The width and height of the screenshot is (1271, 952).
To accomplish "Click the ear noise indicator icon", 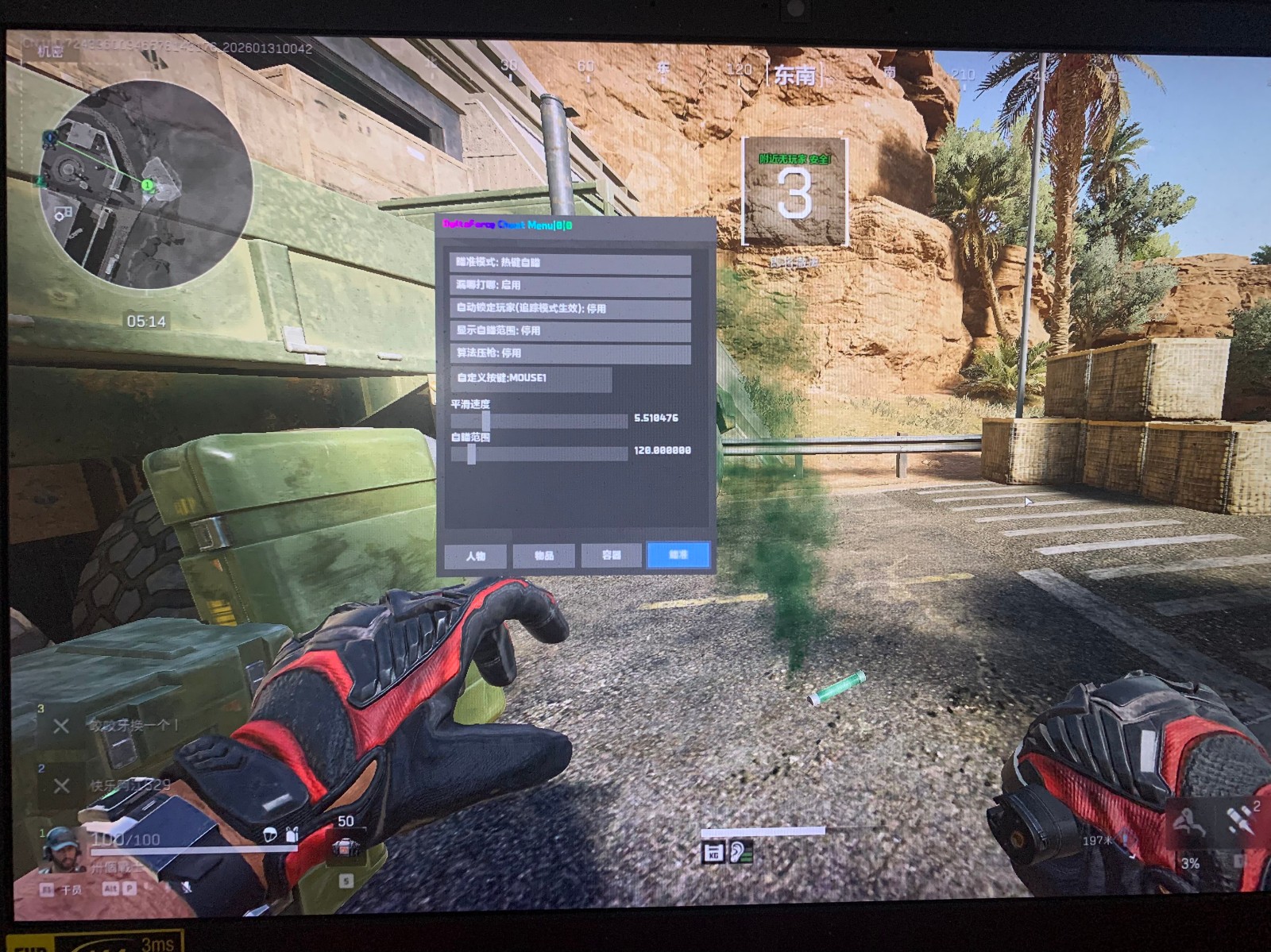I will tap(740, 853).
